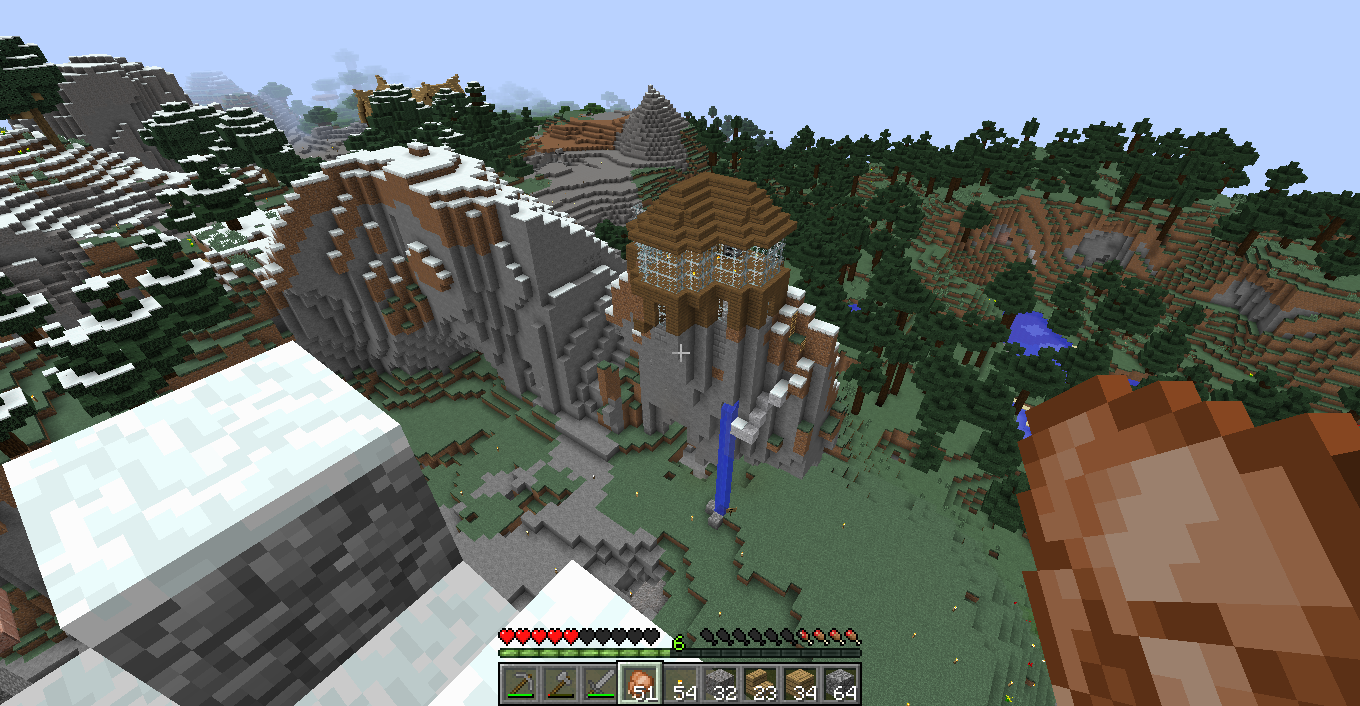This screenshot has width=1360, height=706.
Task: Choose the wooden planks stack of 34
Action: coord(800,684)
